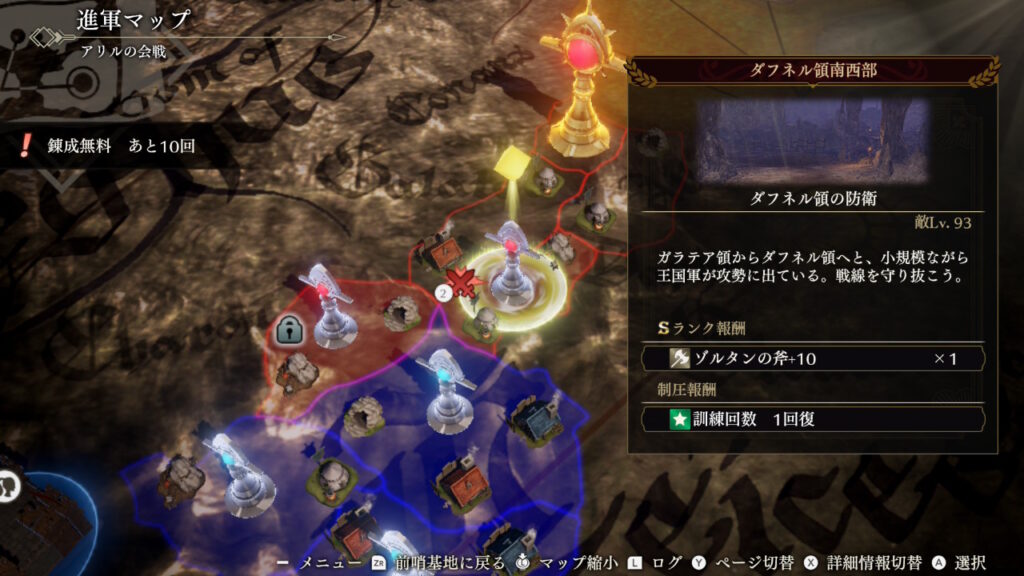Viewport: 1024px width, 576px height.
Task: Click the ダフネル領の防衛 stage preview image
Action: tap(813, 139)
